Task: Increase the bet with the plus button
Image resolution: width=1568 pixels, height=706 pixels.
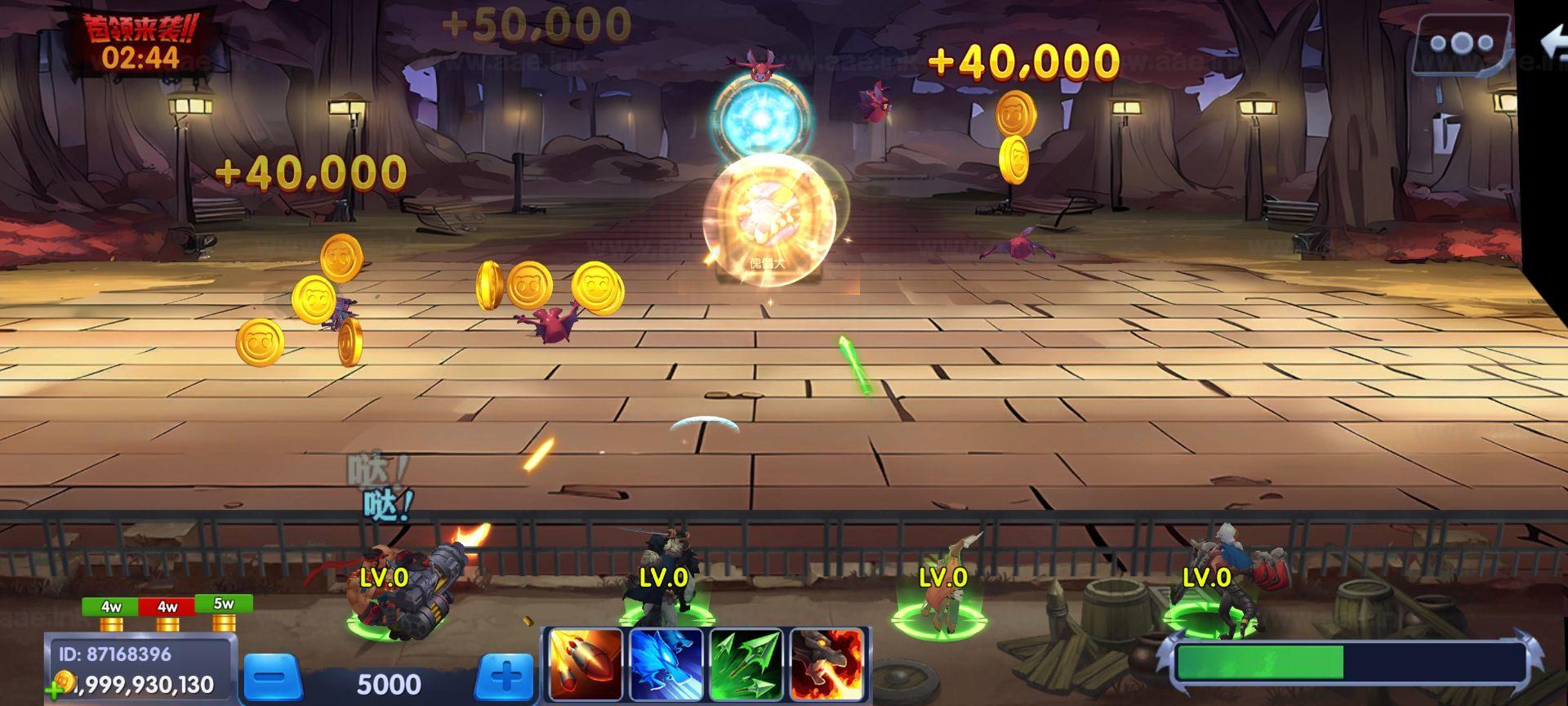Action: tap(506, 677)
